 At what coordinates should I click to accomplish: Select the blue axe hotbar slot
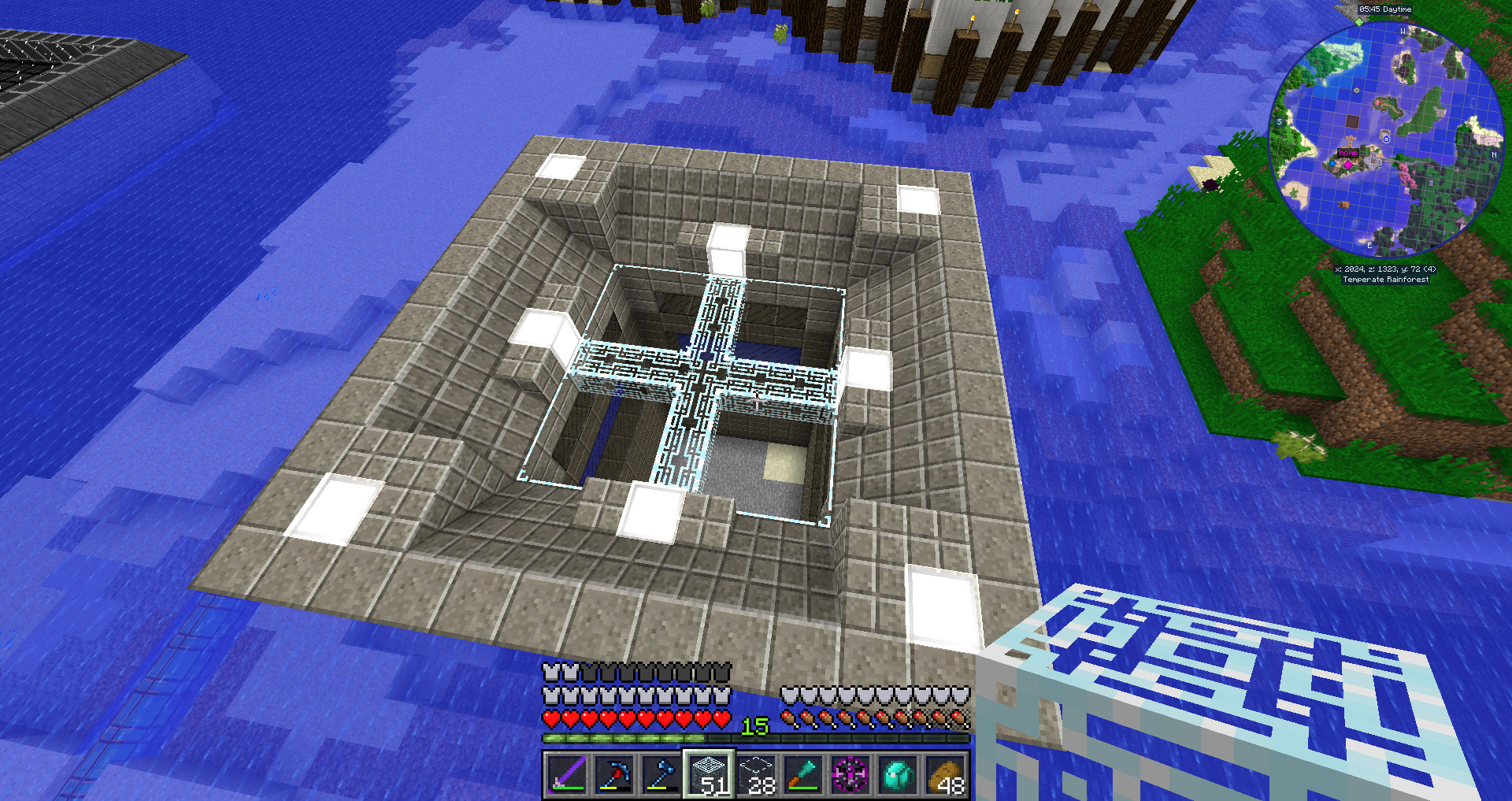coord(661,774)
